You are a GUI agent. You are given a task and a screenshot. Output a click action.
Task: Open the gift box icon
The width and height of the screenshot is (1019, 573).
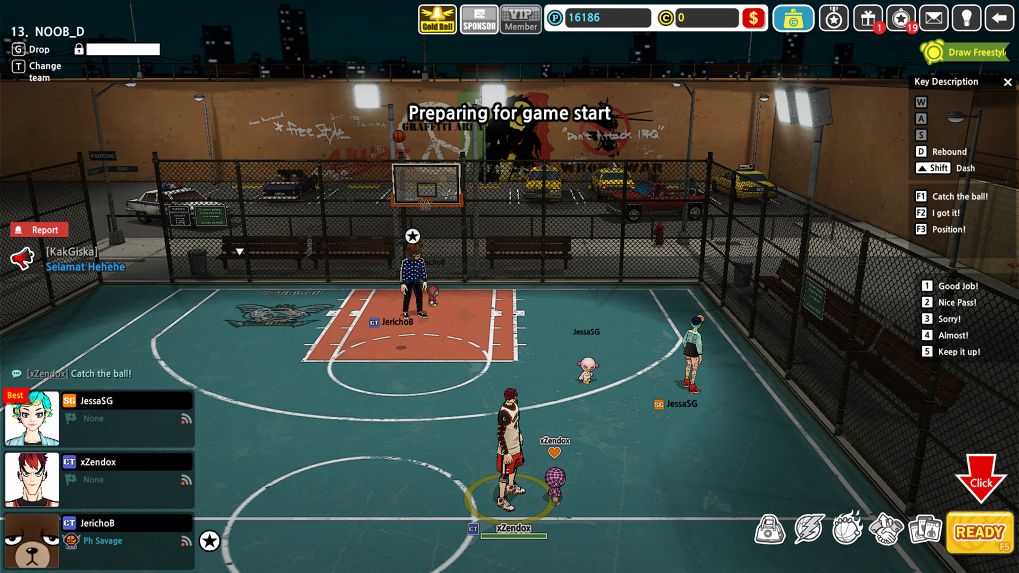coord(868,18)
